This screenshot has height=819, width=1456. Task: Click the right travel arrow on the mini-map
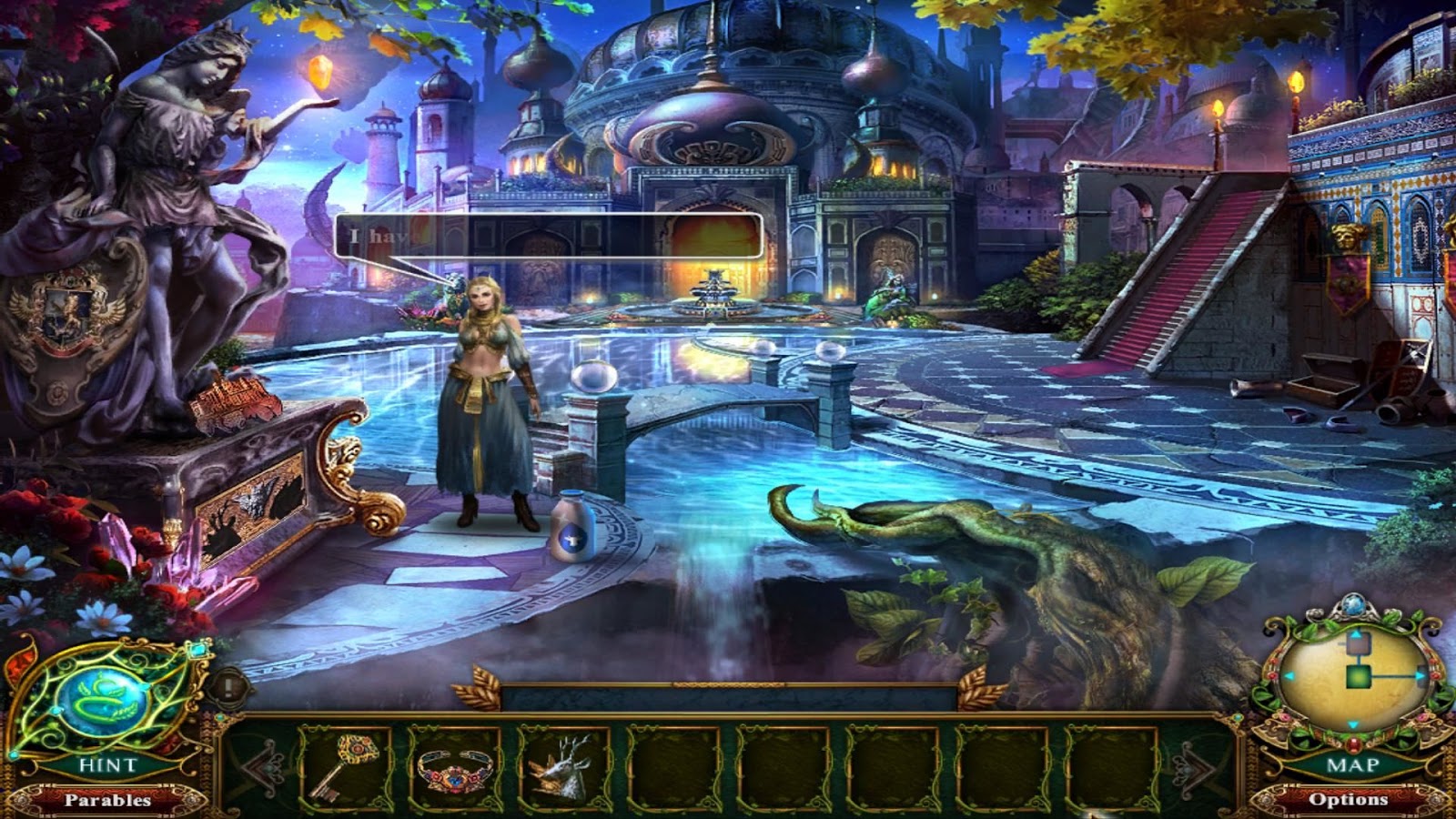click(1422, 675)
